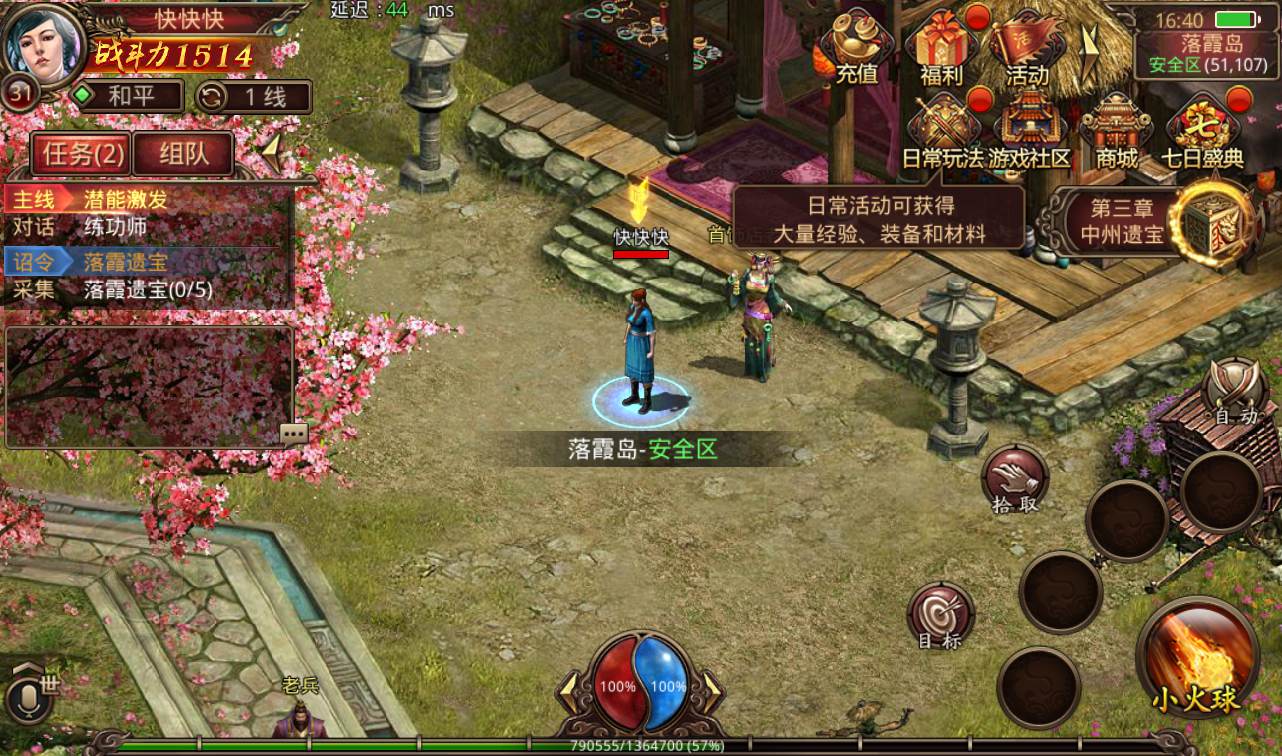Open the 七日盛典 seven-day festival
Screen dimensions: 1282x756
pyautogui.click(x=1202, y=132)
